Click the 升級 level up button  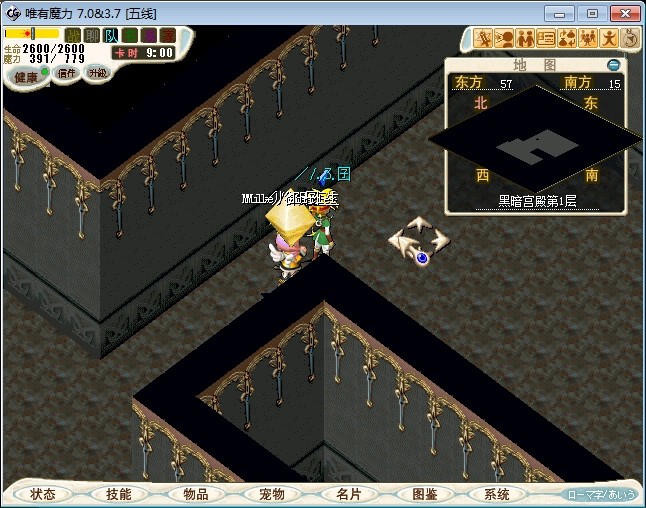(97, 73)
